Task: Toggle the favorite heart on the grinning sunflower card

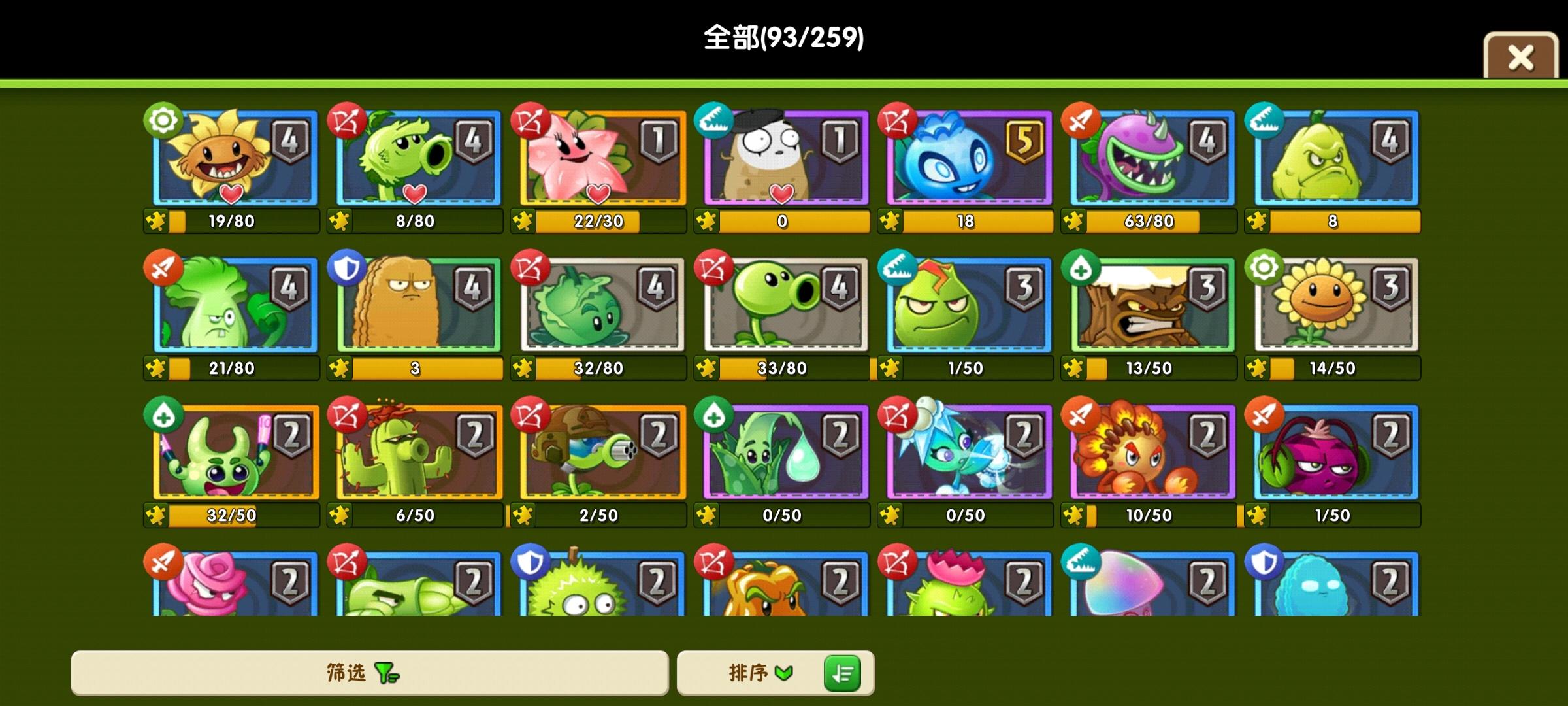Action: click(x=230, y=194)
